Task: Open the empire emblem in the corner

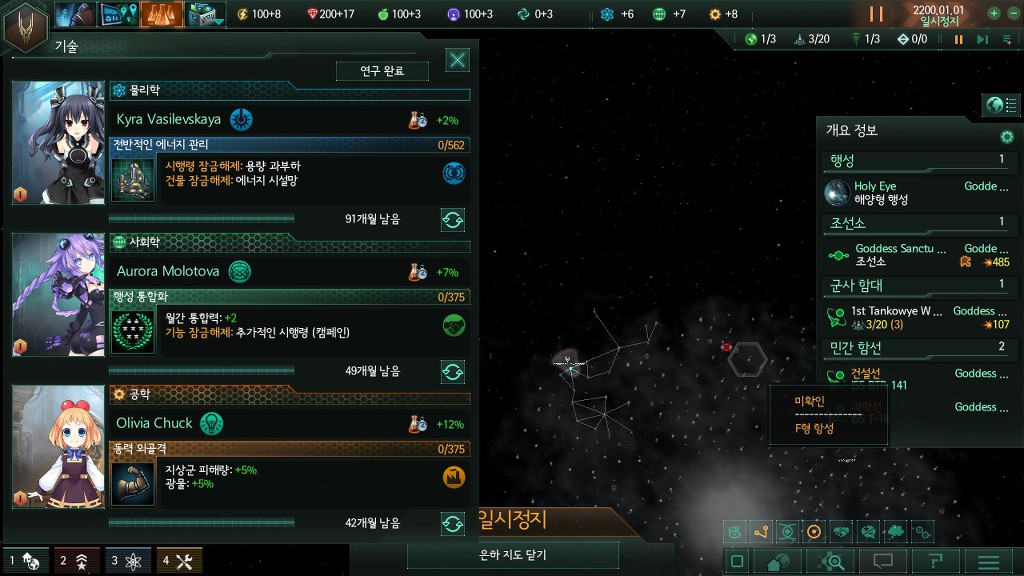Action: (x=24, y=25)
